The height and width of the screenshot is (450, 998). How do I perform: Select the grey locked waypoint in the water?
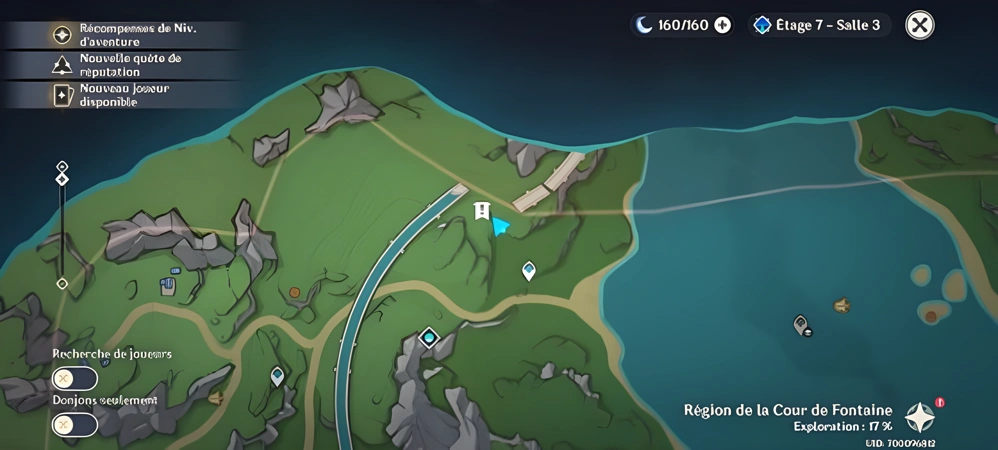click(x=801, y=324)
